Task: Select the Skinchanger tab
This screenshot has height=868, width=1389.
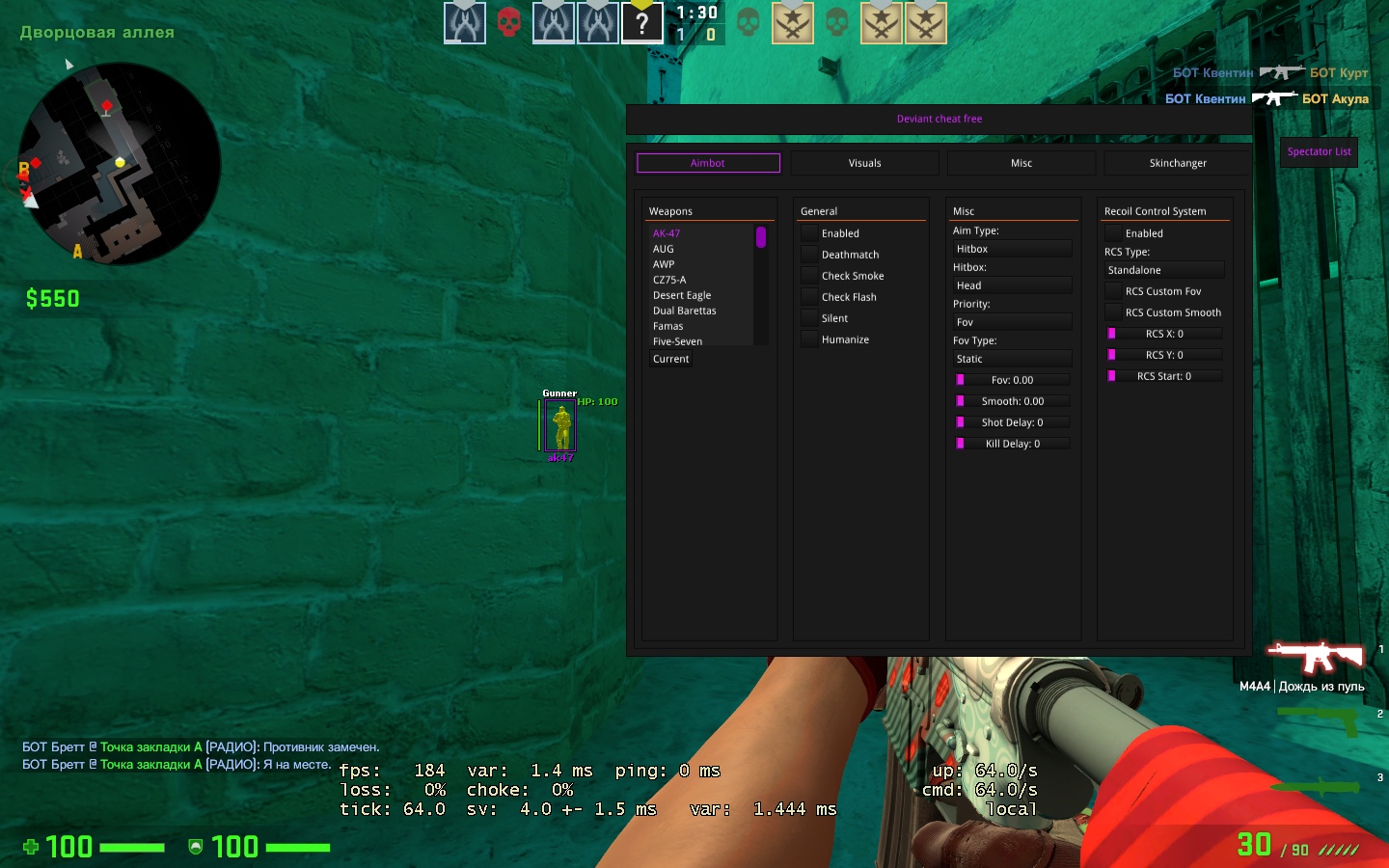Action: (x=1177, y=163)
